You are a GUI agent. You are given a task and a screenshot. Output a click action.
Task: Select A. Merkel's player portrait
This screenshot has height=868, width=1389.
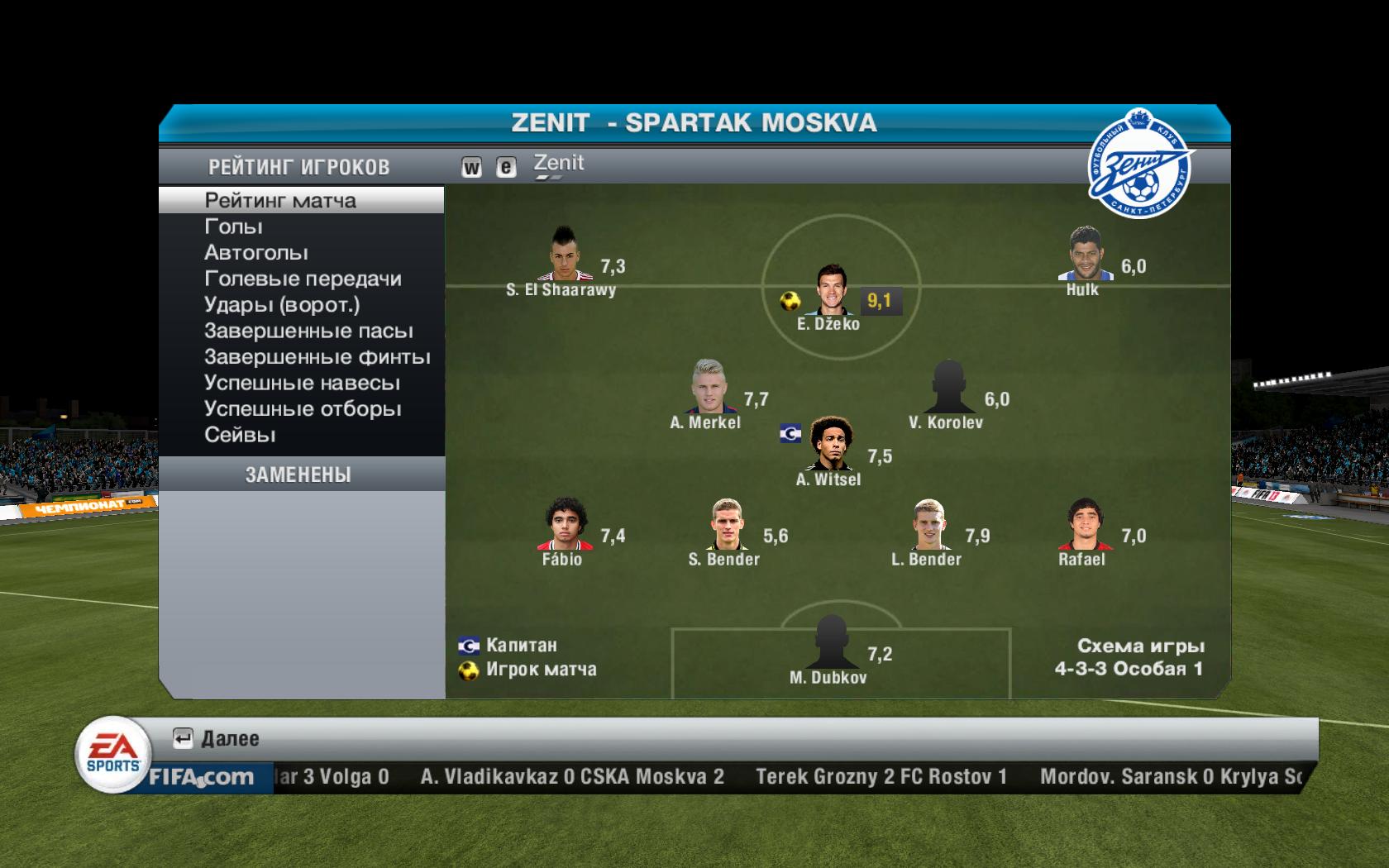pos(709,387)
